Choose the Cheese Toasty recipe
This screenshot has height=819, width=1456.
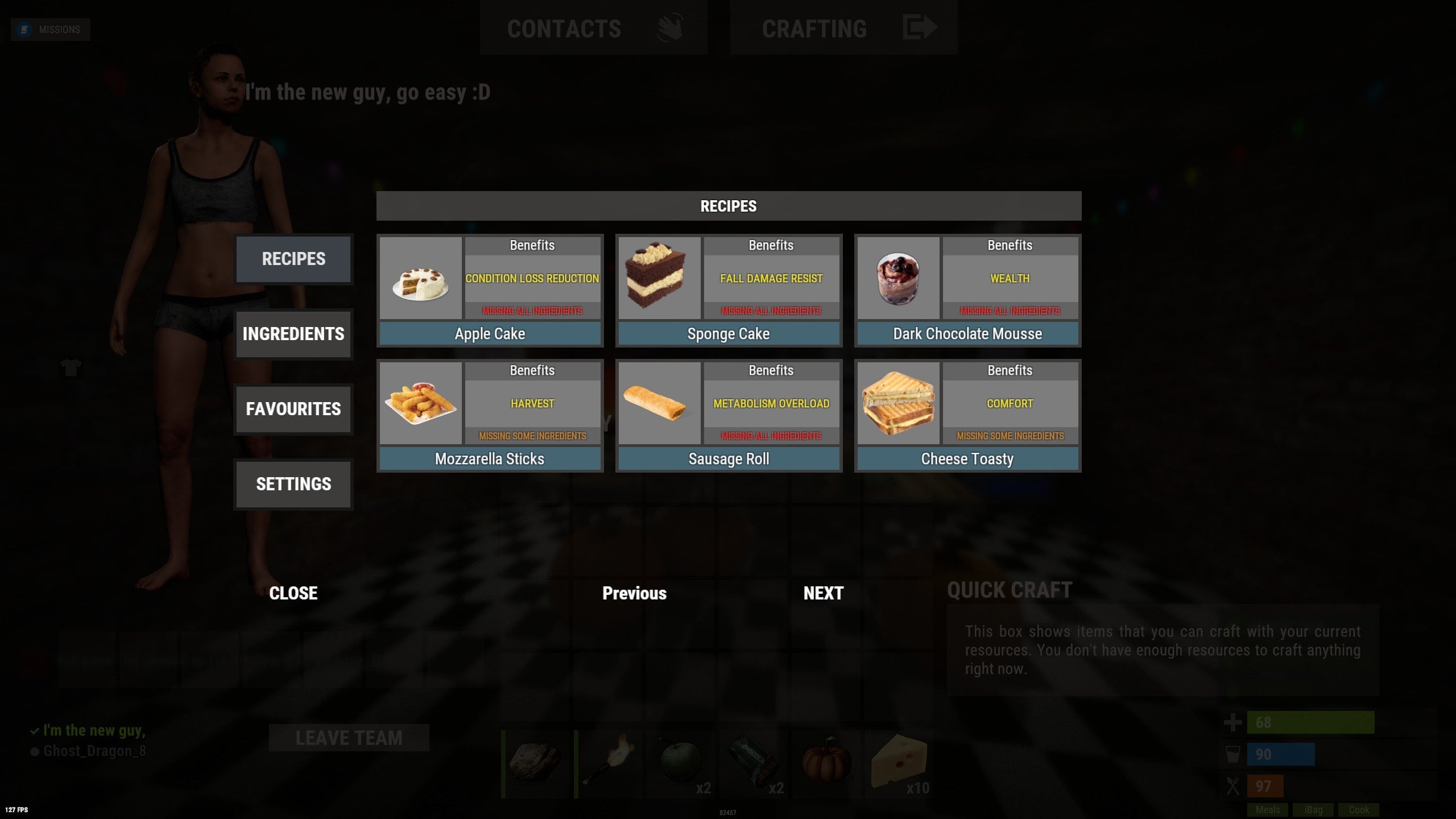coord(967,459)
